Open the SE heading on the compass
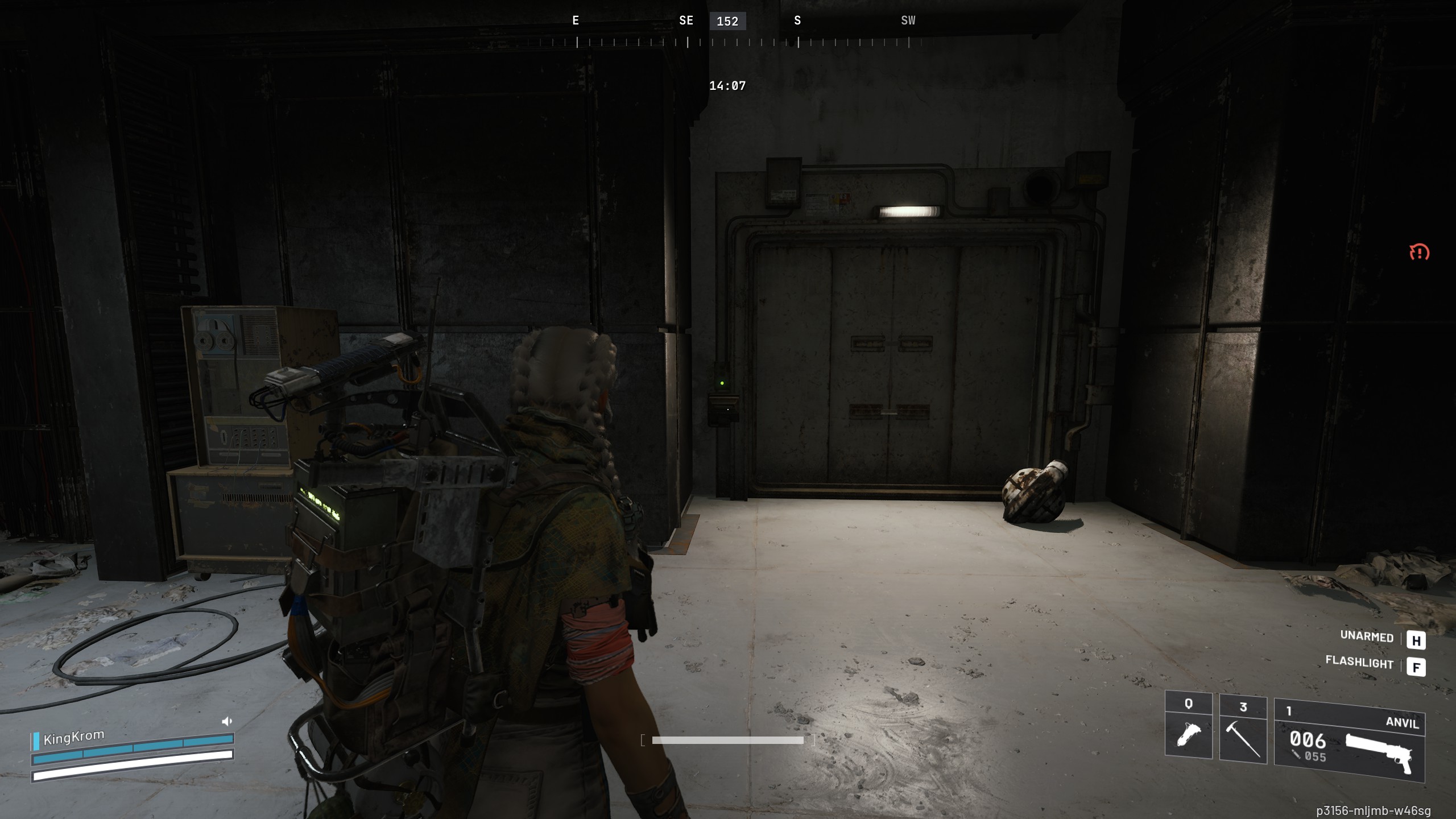 [x=685, y=20]
